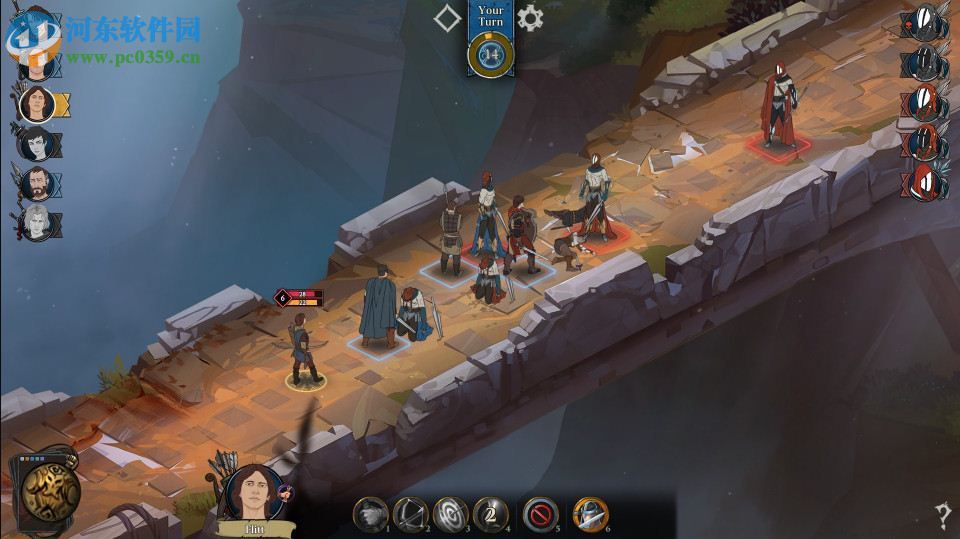Viewport: 960px width, 539px height.
Task: Select the black-haired pale hero portrait
Action: (36, 143)
